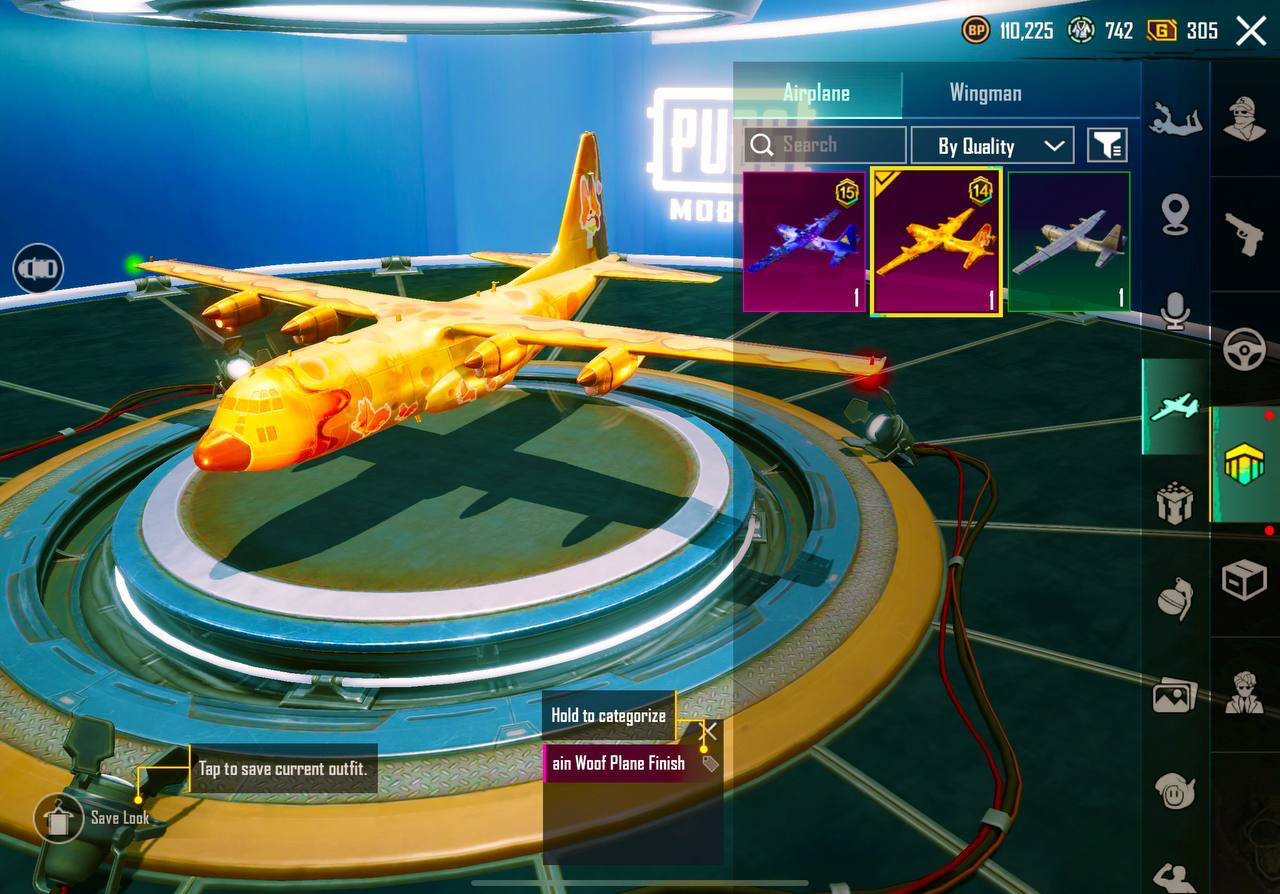The image size is (1280, 894).
Task: Dismiss the Hold to categorize tooltip
Action: coord(710,730)
